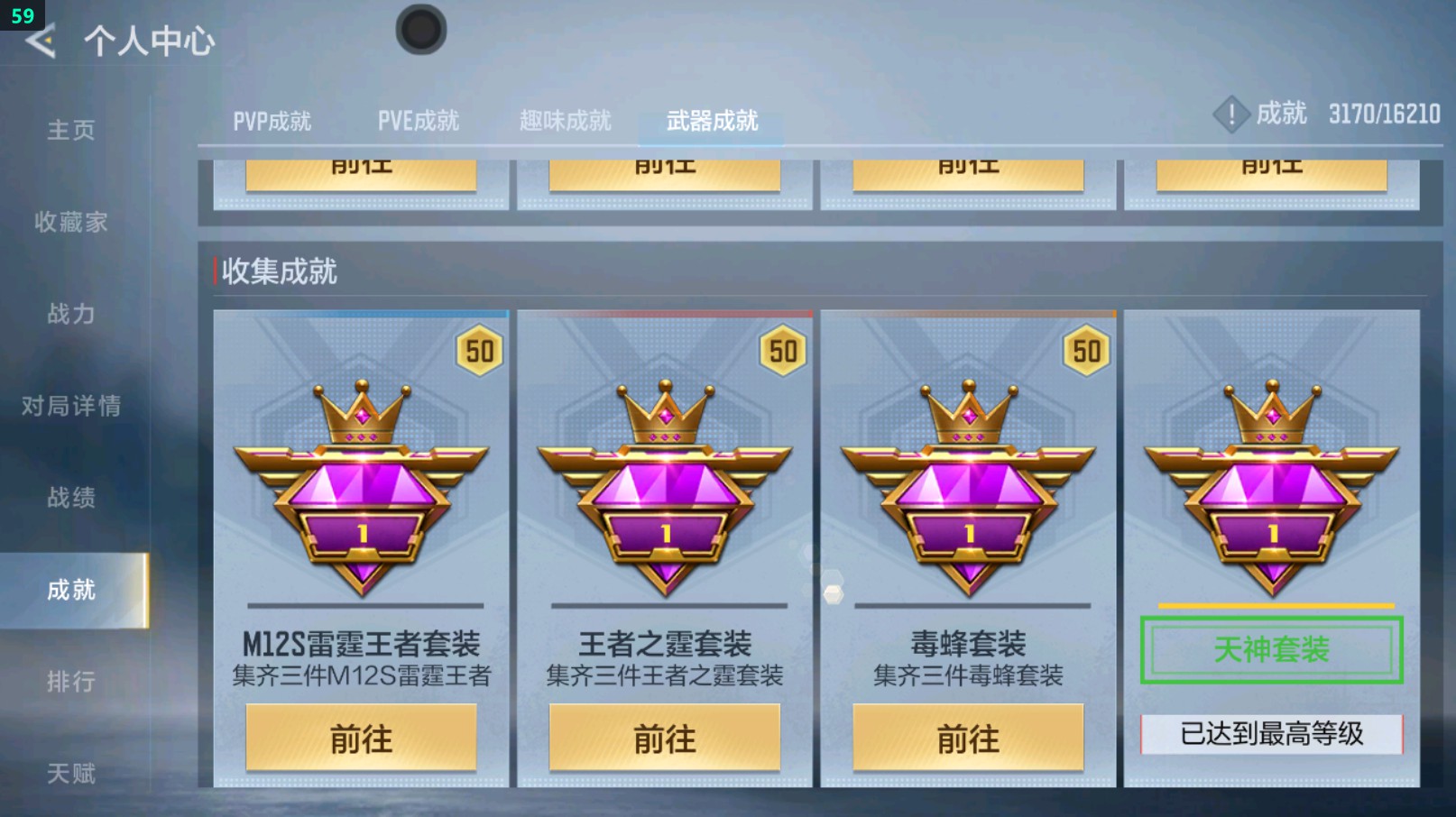Tap 前往 under M12S雷霆王者套装
1456x817 pixels.
(x=361, y=738)
